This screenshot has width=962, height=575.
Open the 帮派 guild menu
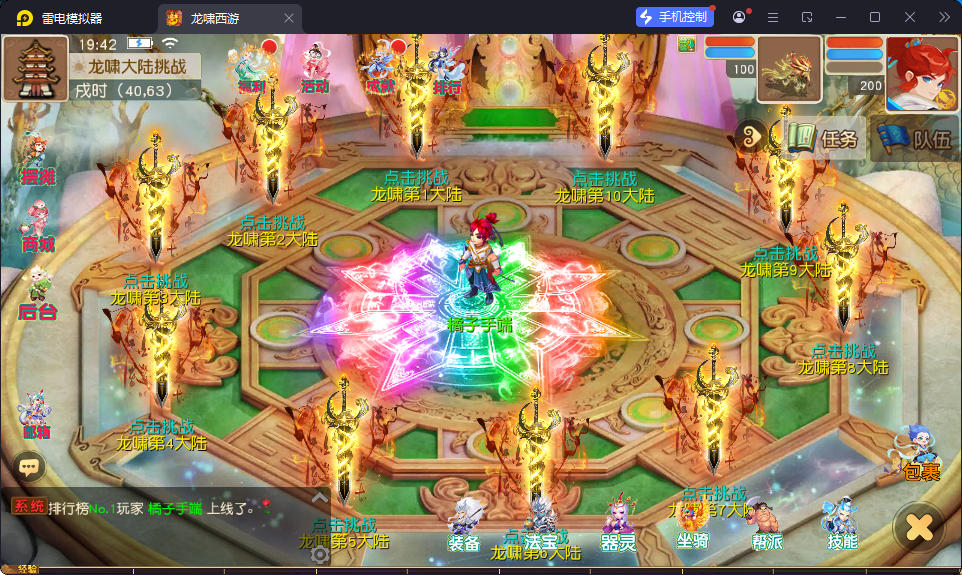point(766,524)
